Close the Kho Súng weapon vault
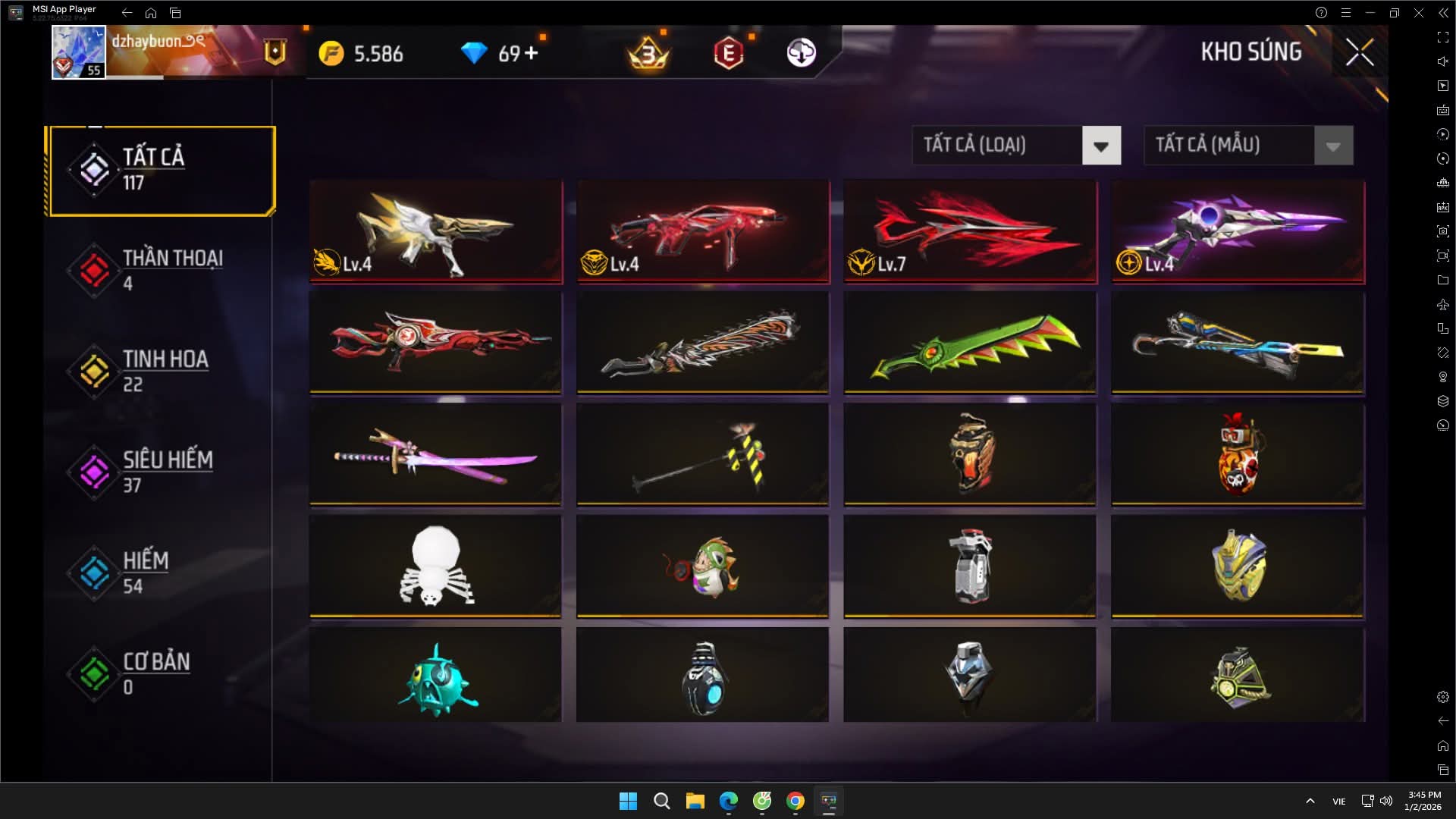This screenshot has width=1456, height=819. pos(1359,52)
